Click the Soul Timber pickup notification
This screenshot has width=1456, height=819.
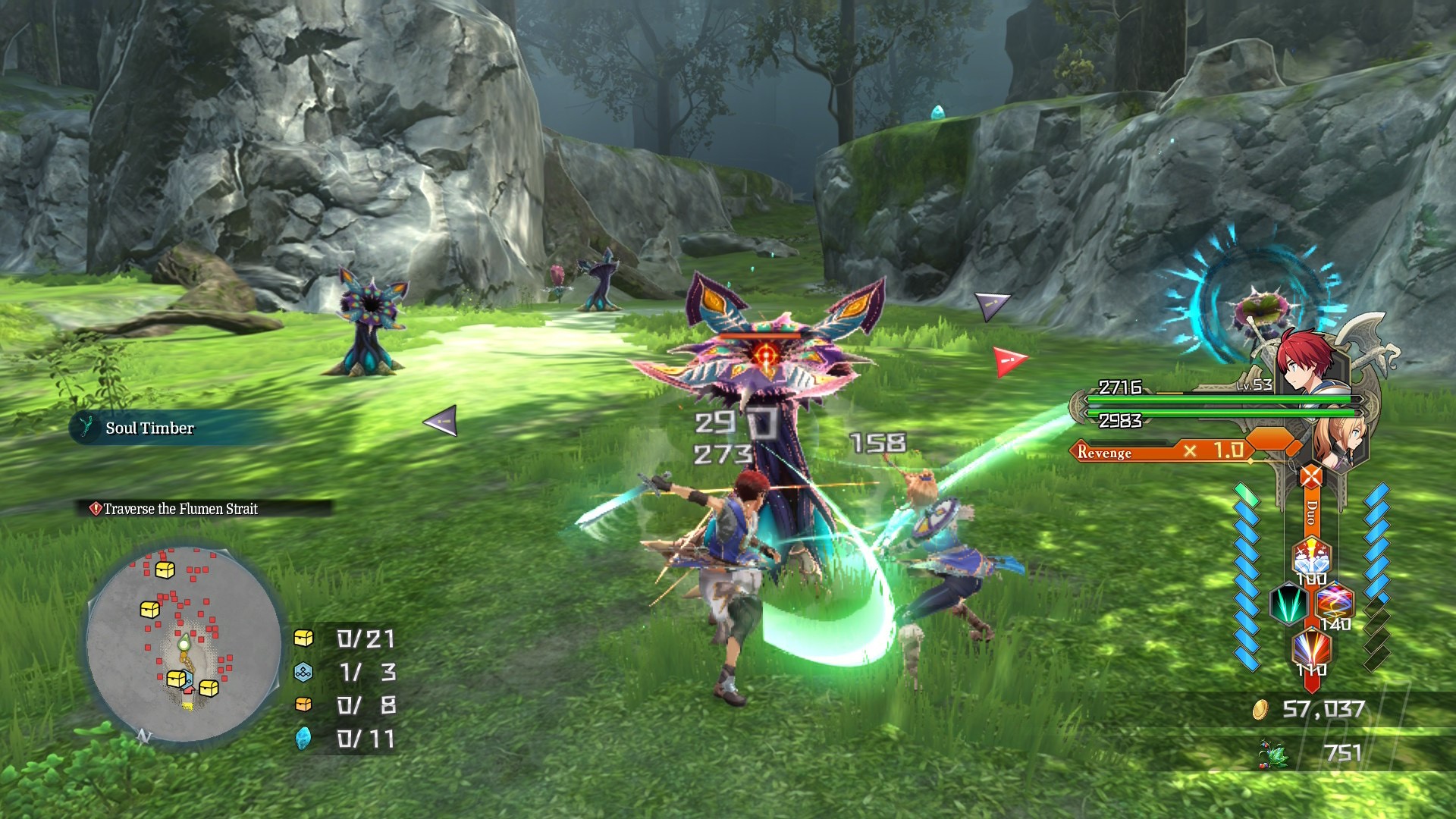[x=149, y=428]
